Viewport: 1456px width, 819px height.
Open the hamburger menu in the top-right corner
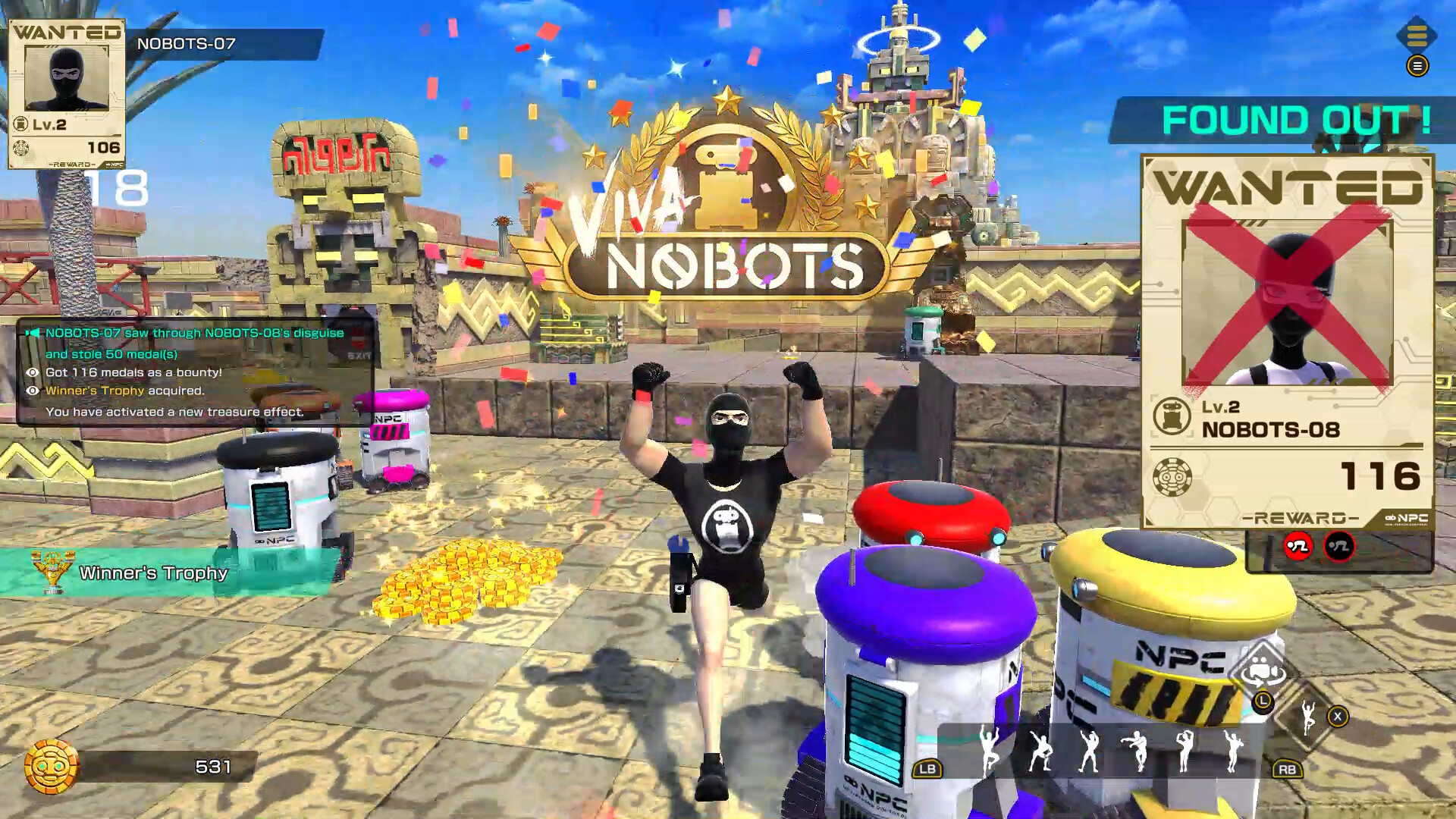point(1419,67)
